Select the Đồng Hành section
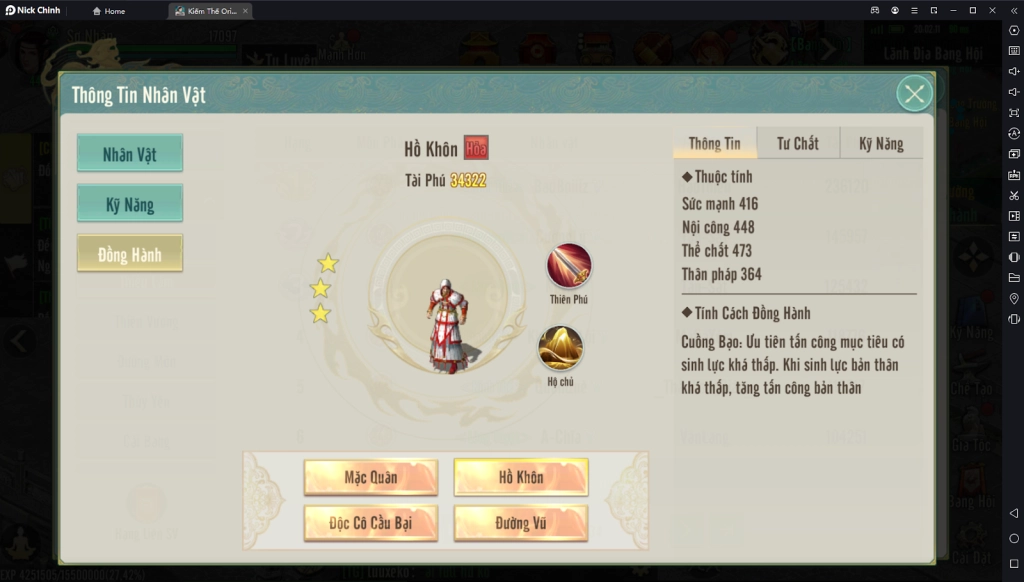Image resolution: width=1024 pixels, height=582 pixels. [130, 254]
